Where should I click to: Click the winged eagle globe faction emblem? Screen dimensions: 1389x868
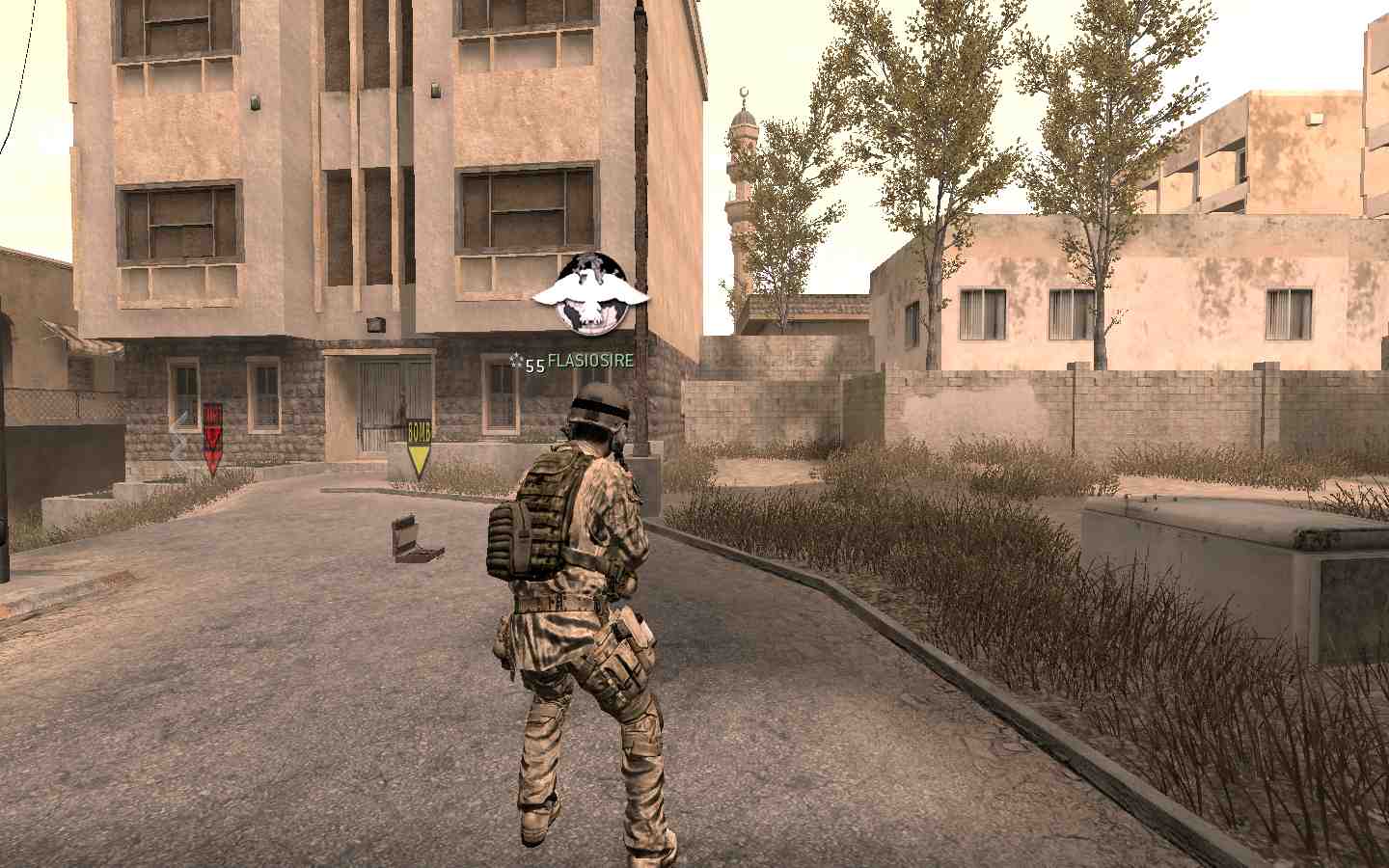[590, 292]
